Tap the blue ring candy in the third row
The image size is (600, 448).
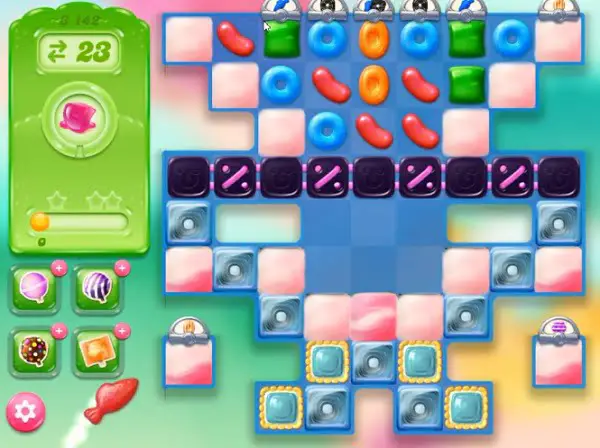pyautogui.click(x=326, y=126)
